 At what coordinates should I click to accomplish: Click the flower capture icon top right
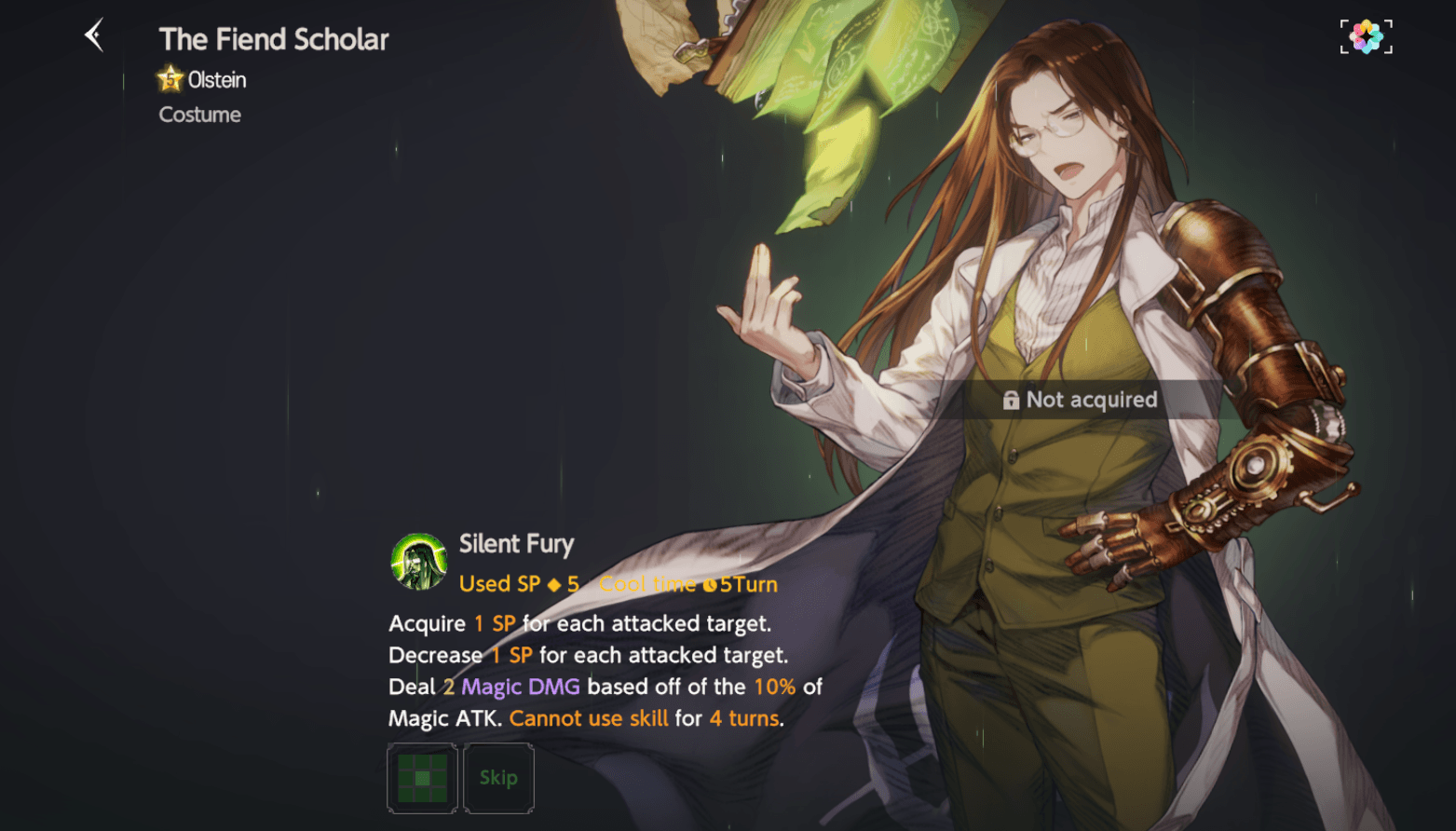click(1365, 35)
